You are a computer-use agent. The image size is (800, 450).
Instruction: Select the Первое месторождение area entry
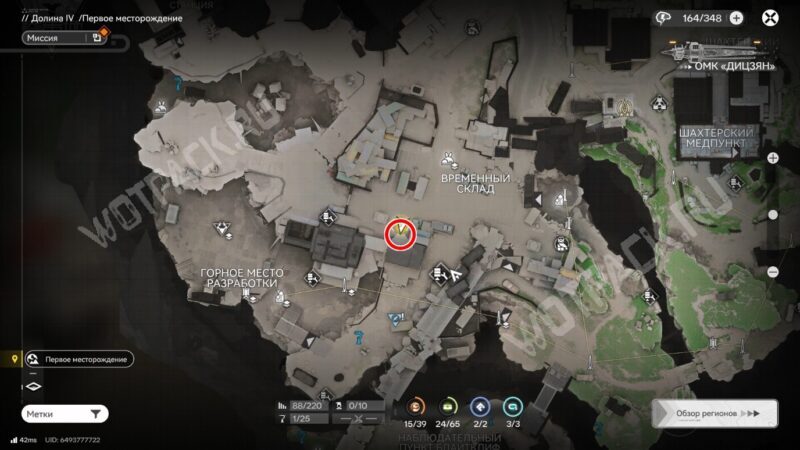tap(78, 359)
